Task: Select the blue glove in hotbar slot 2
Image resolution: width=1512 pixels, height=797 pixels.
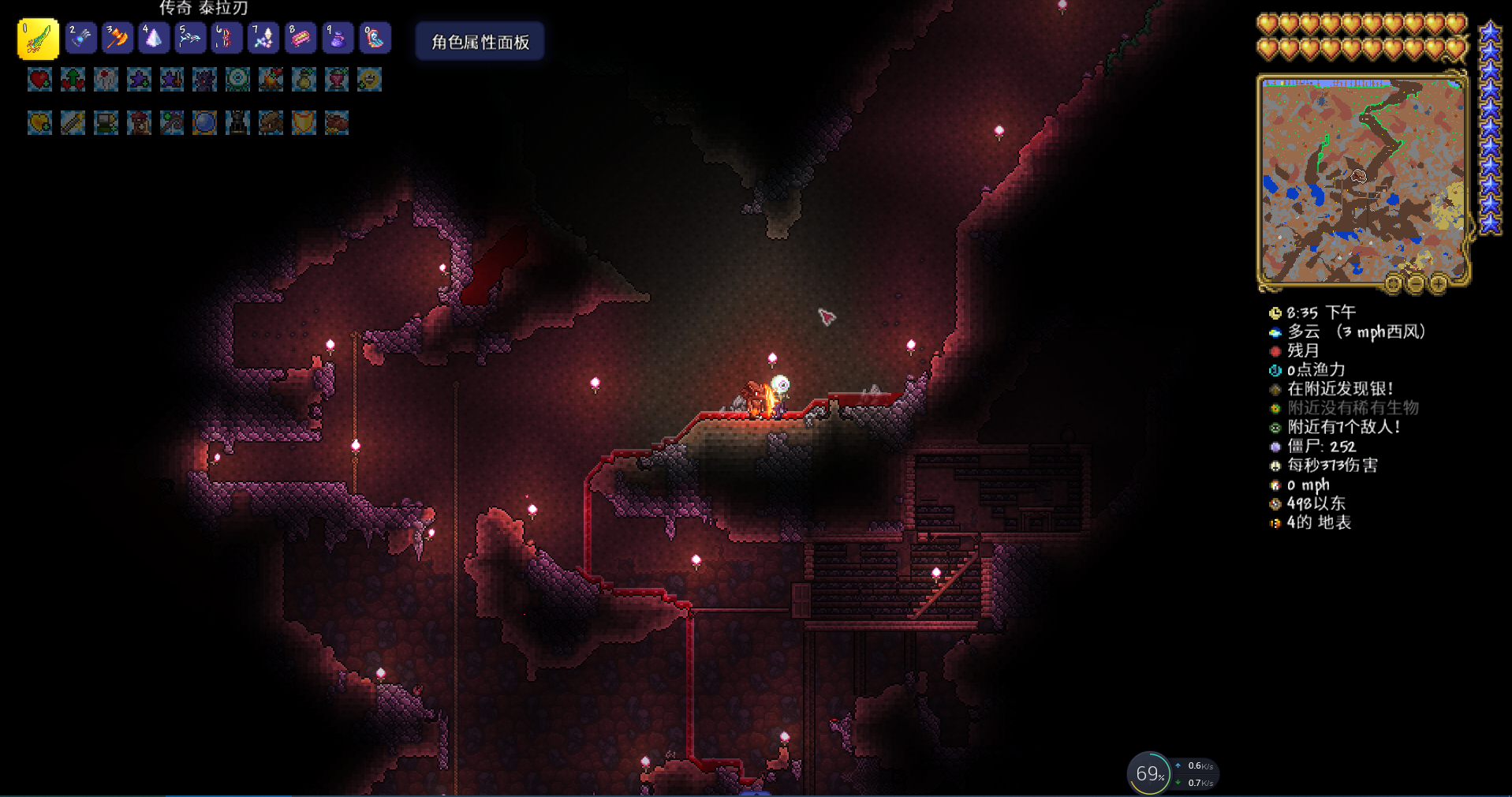Action: [x=80, y=38]
